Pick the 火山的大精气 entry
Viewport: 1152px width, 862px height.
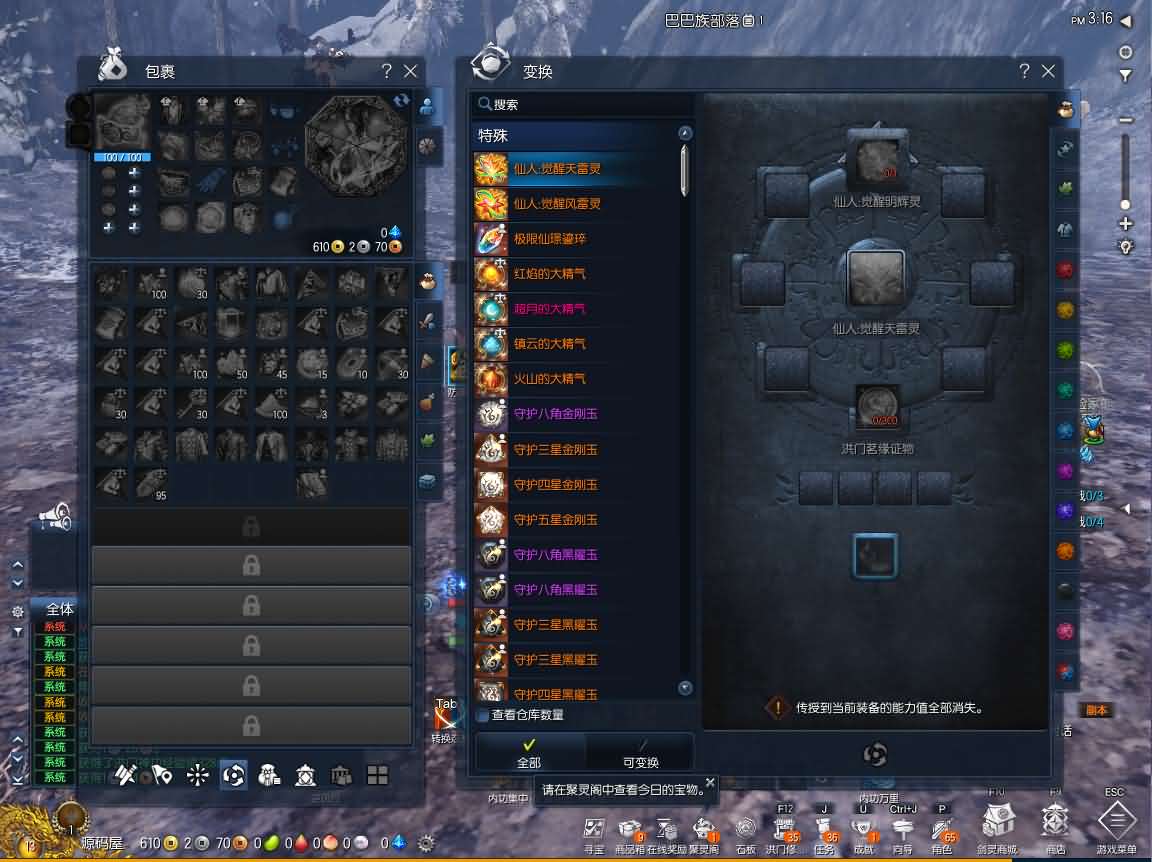coord(549,379)
